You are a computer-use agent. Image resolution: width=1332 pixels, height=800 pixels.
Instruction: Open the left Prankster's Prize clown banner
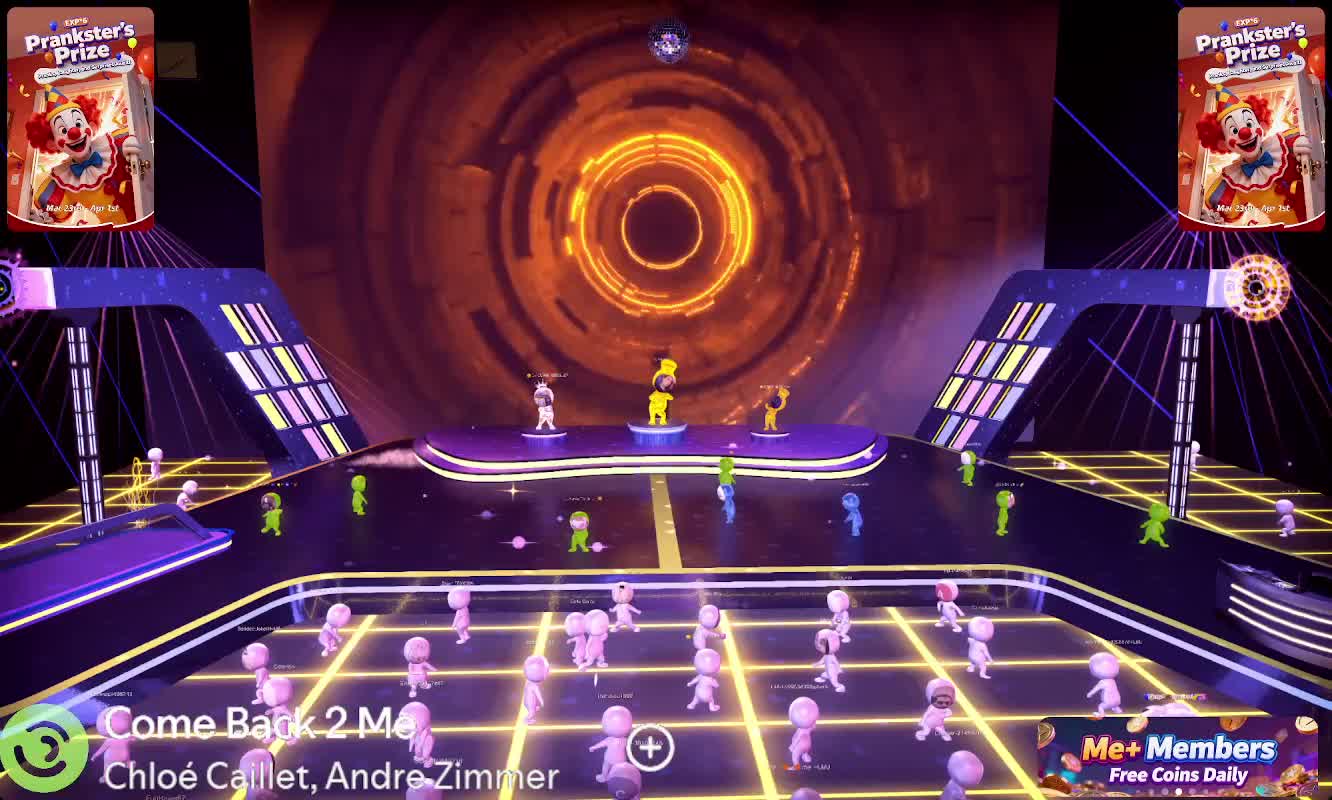(x=80, y=119)
